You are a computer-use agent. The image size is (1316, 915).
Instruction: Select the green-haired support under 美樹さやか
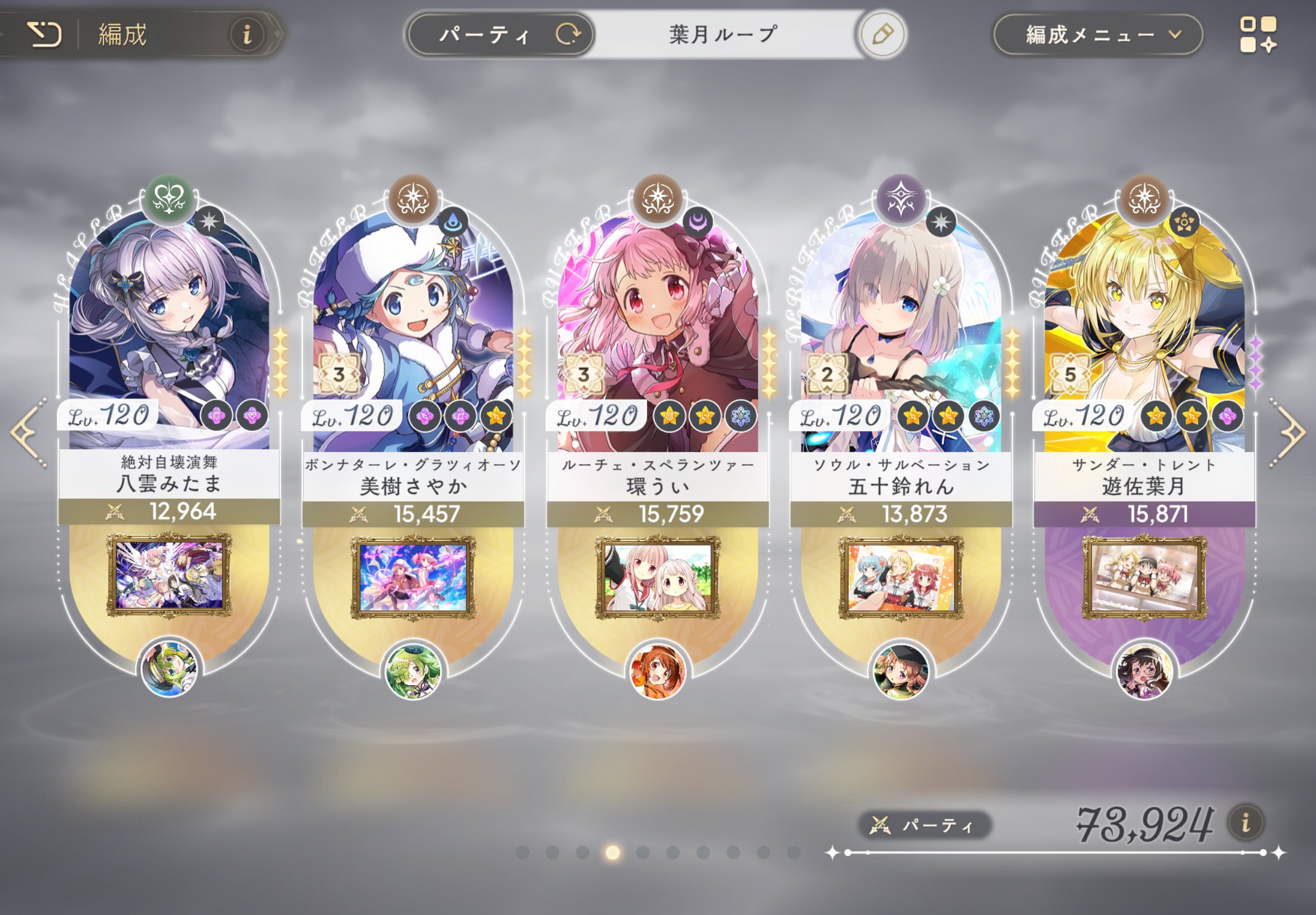coord(413,670)
